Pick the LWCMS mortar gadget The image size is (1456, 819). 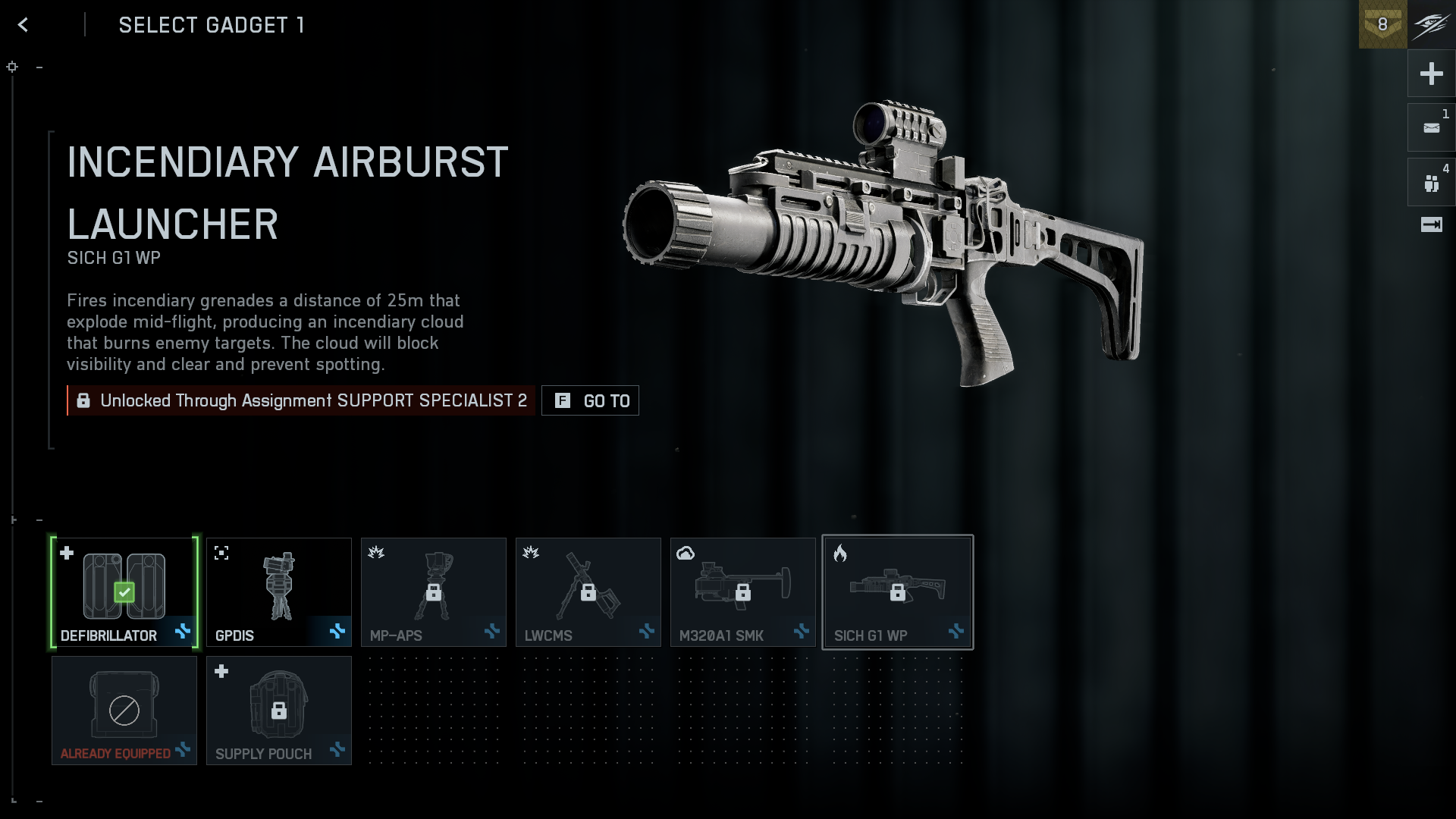(588, 592)
